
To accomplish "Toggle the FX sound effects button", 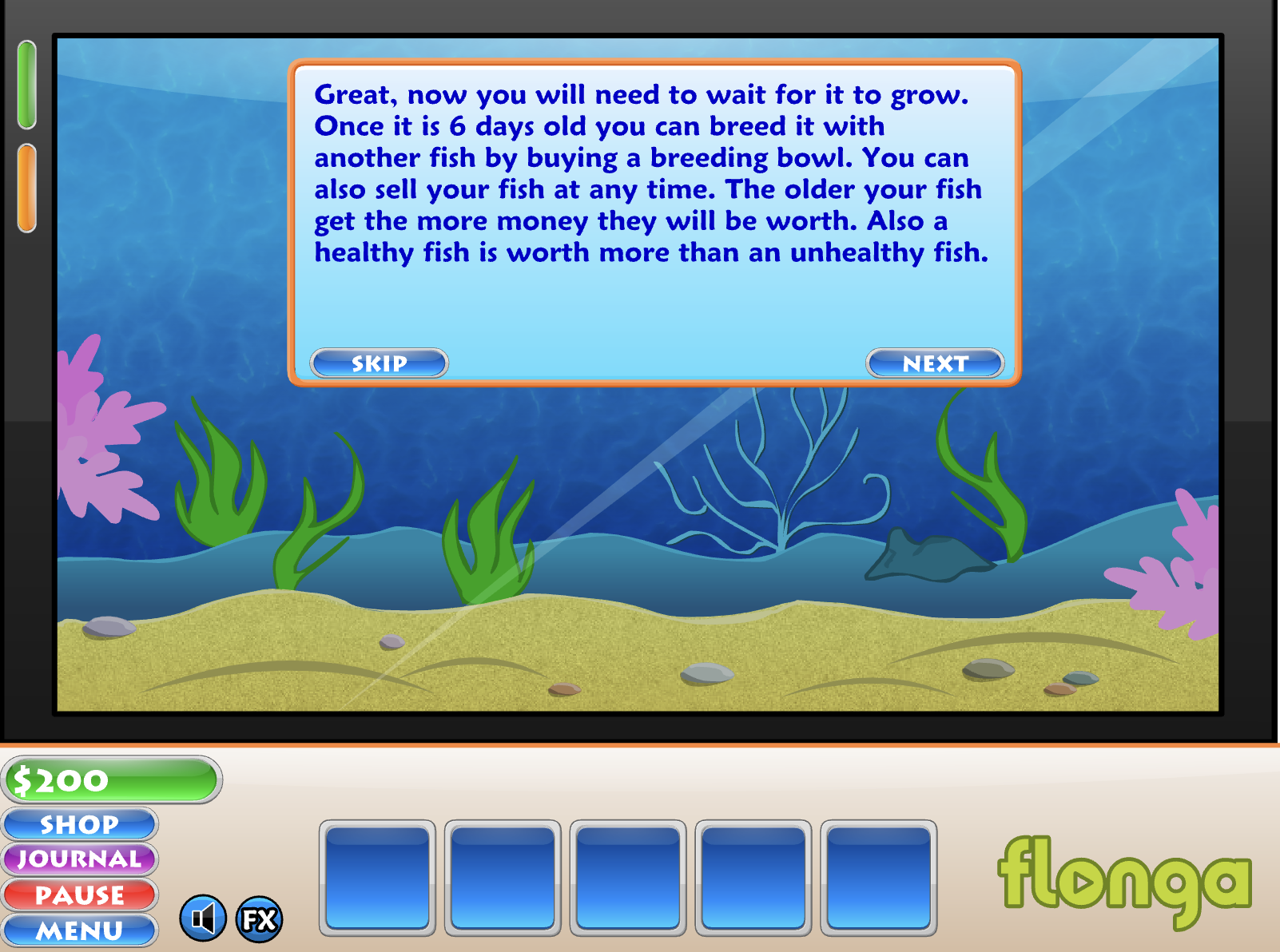I will (x=260, y=919).
